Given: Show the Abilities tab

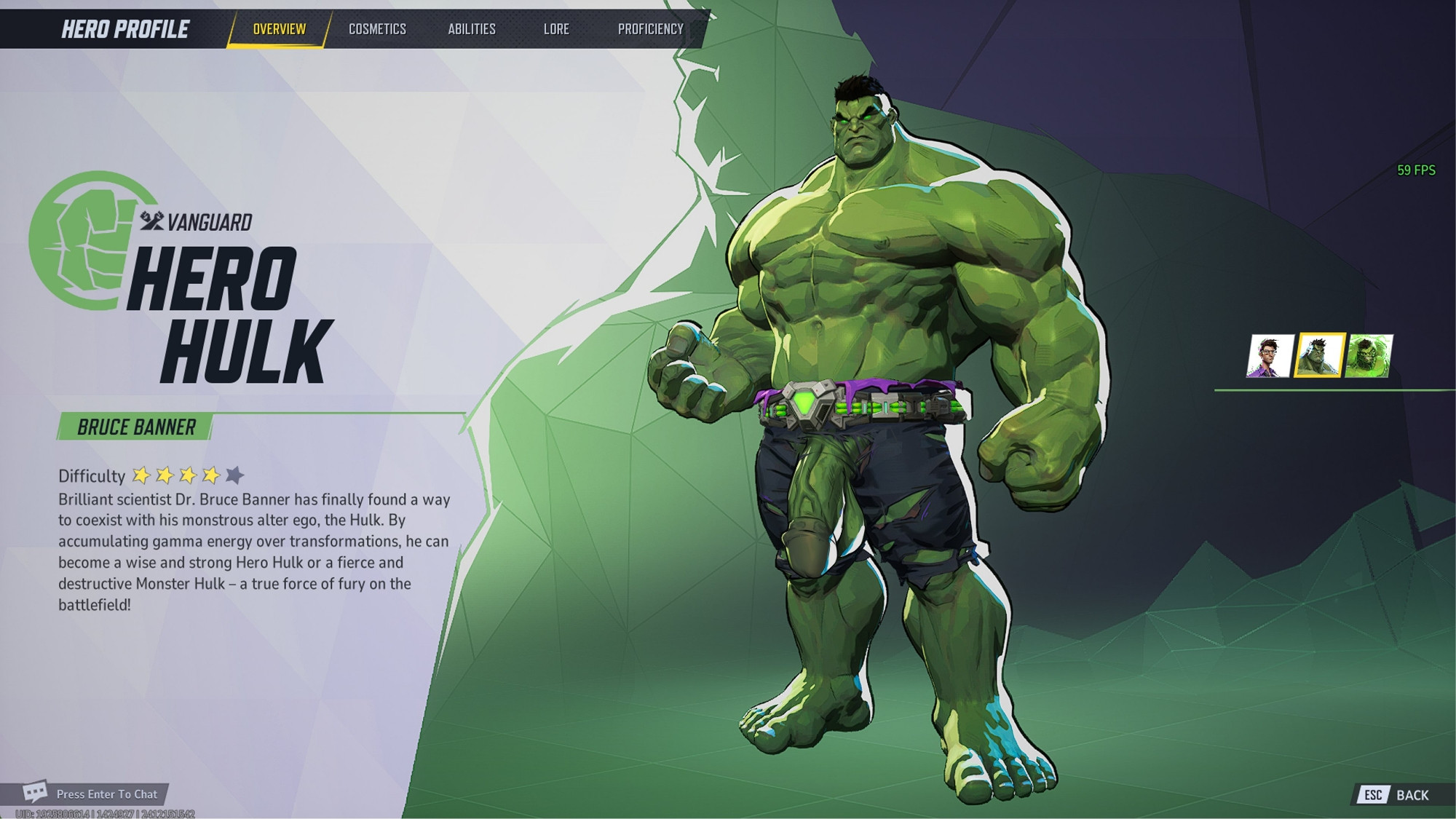Looking at the screenshot, I should click(472, 29).
